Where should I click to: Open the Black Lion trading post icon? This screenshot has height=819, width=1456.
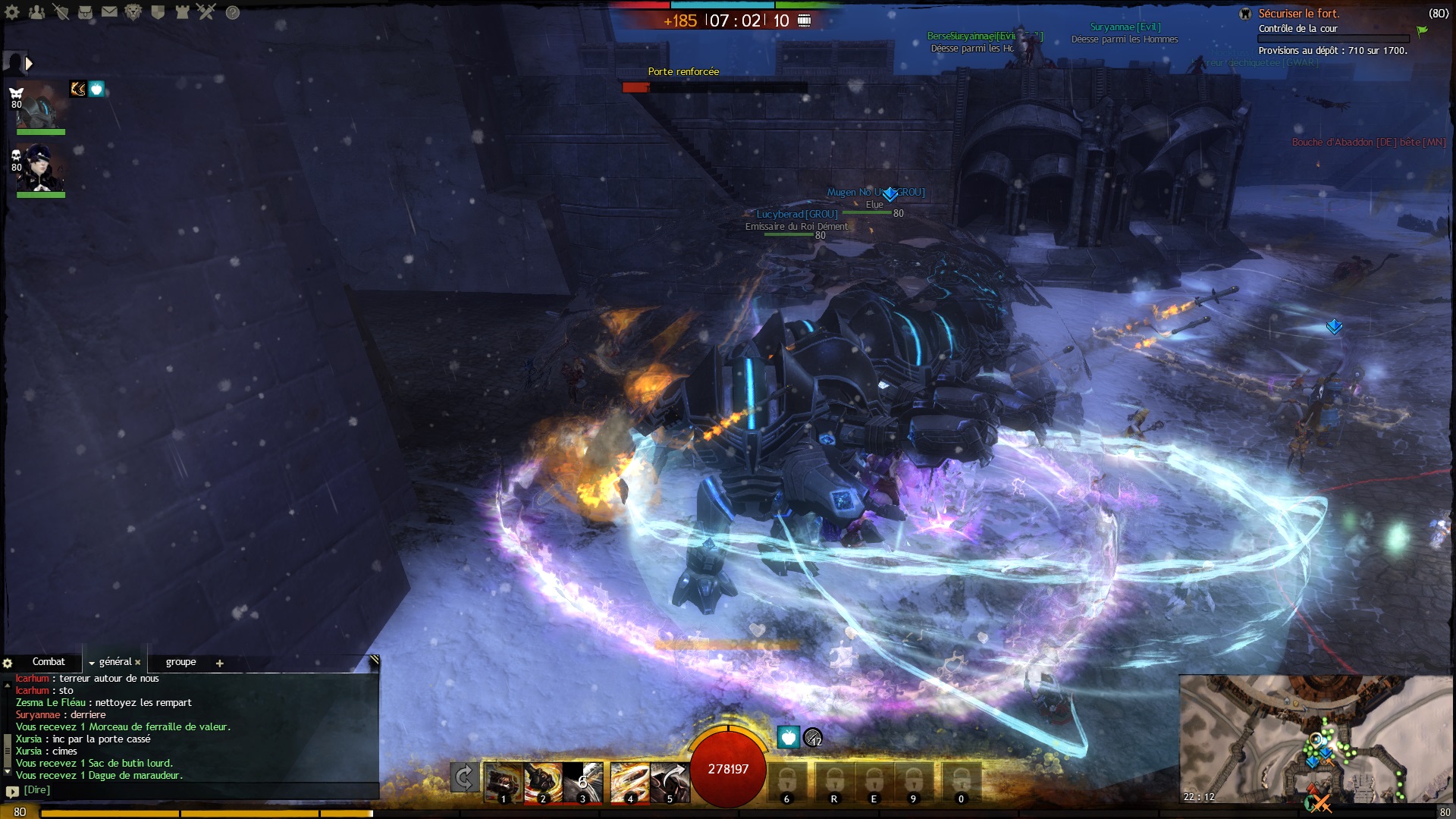pos(133,12)
